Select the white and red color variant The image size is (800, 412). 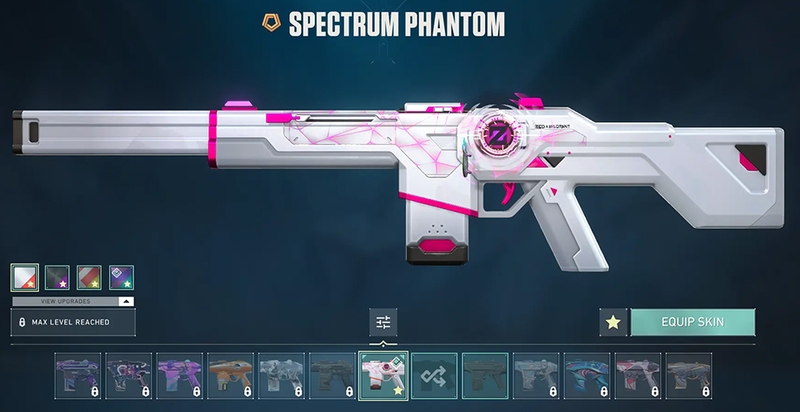pyautogui.click(x=25, y=277)
